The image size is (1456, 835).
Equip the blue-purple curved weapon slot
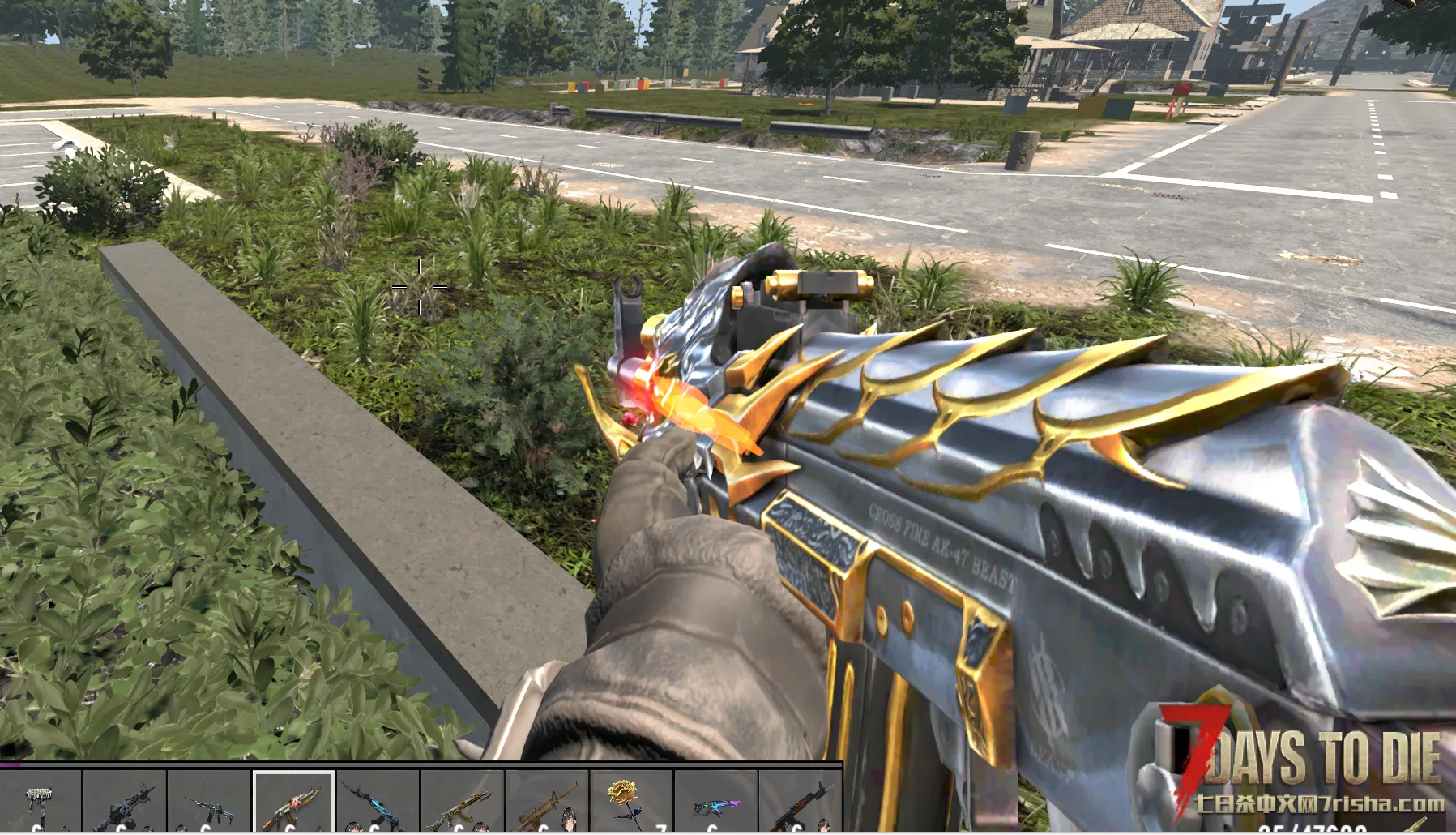pyautogui.click(x=715, y=803)
